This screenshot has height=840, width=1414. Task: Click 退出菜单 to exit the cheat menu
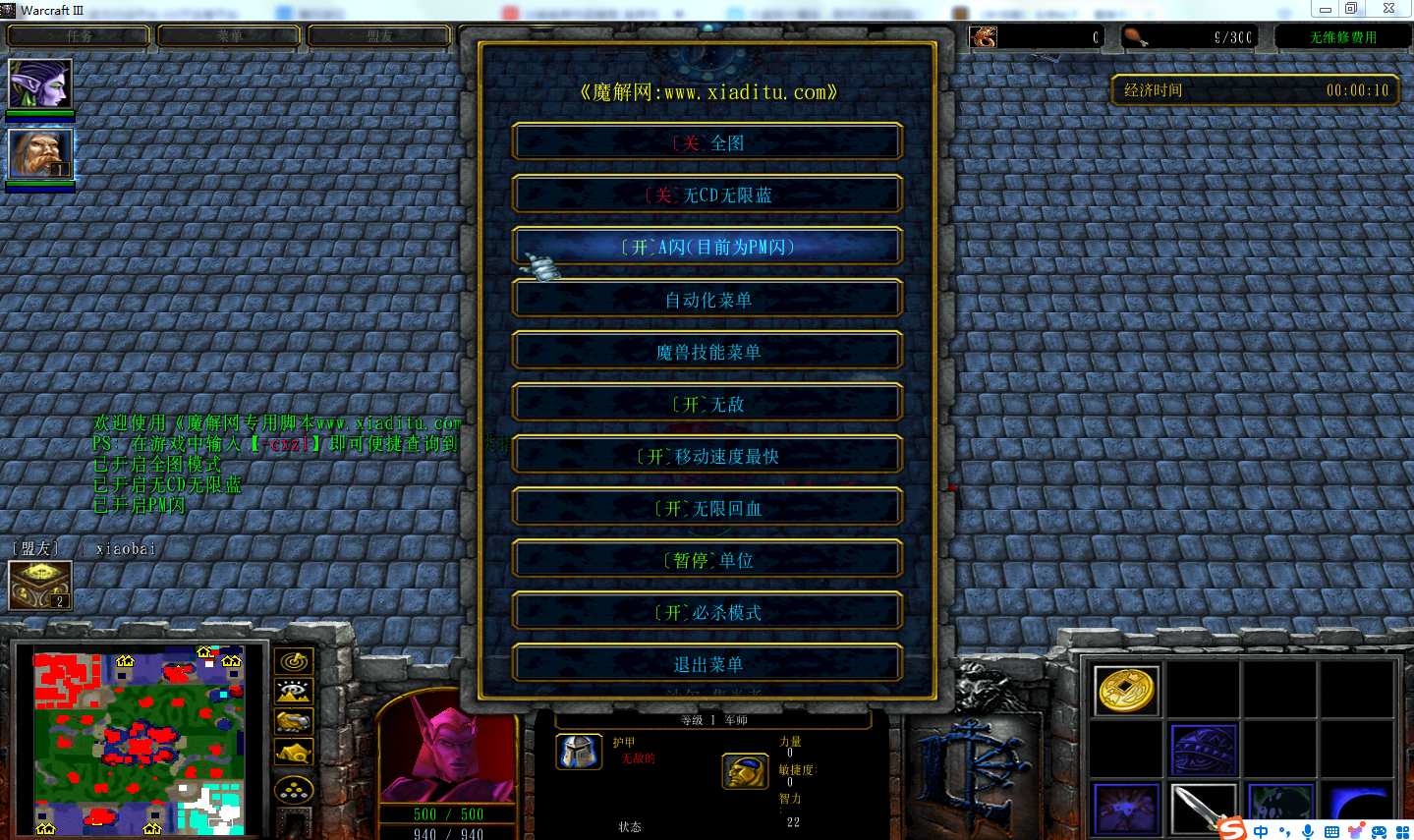(x=707, y=663)
